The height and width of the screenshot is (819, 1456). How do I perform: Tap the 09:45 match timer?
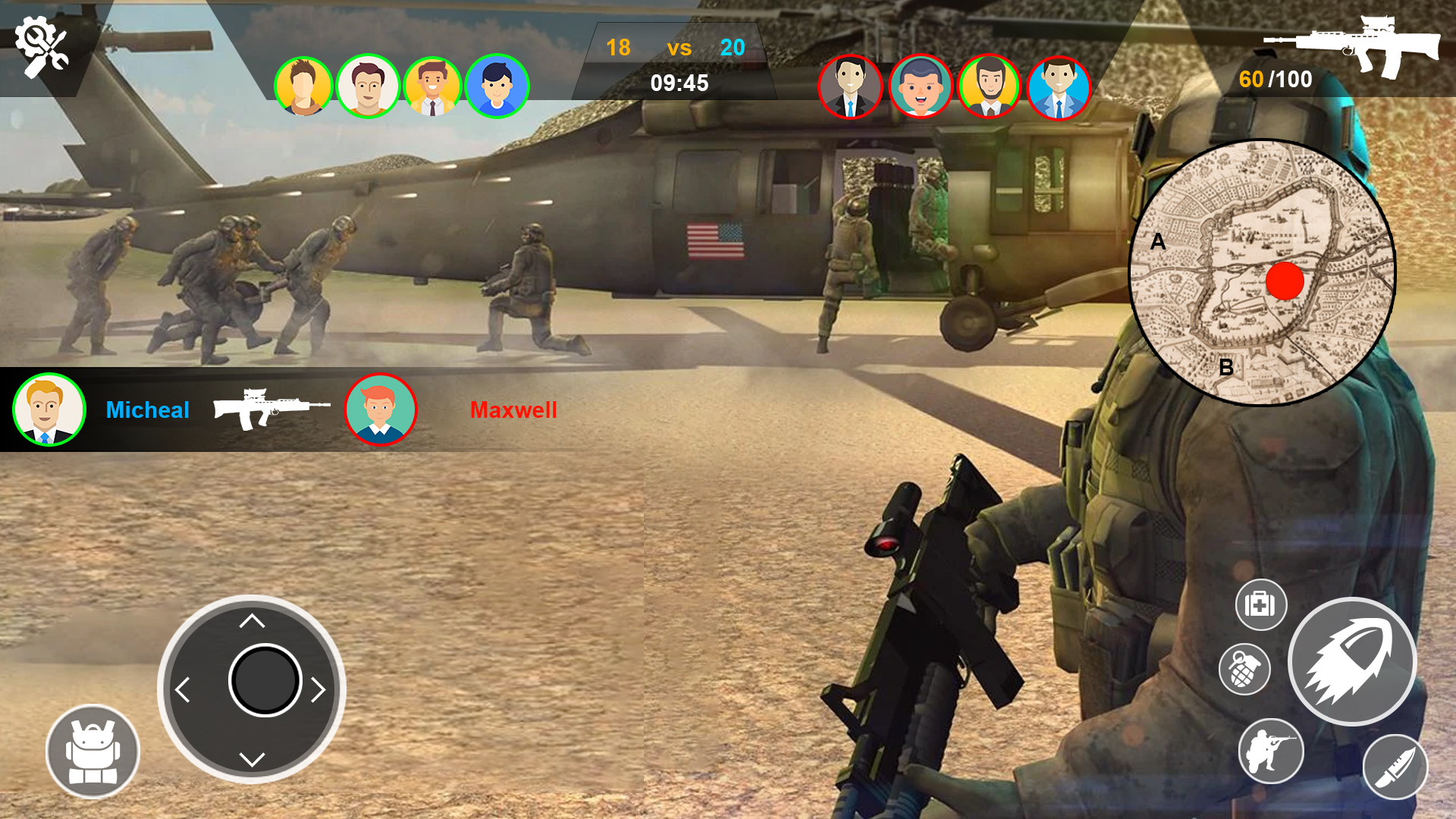tap(678, 83)
